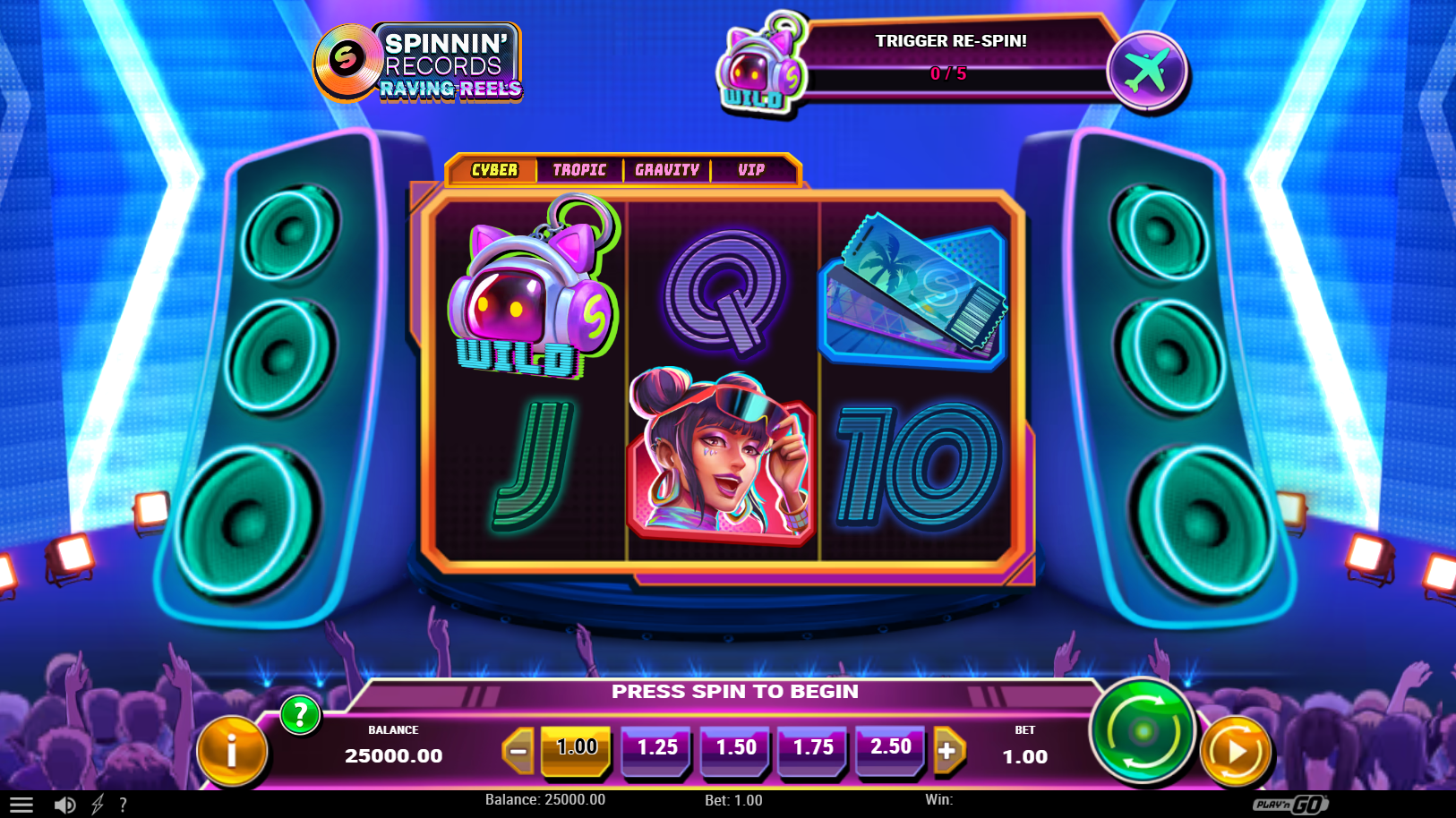
Task: Select the currently active CYBER tab
Action: point(493,169)
